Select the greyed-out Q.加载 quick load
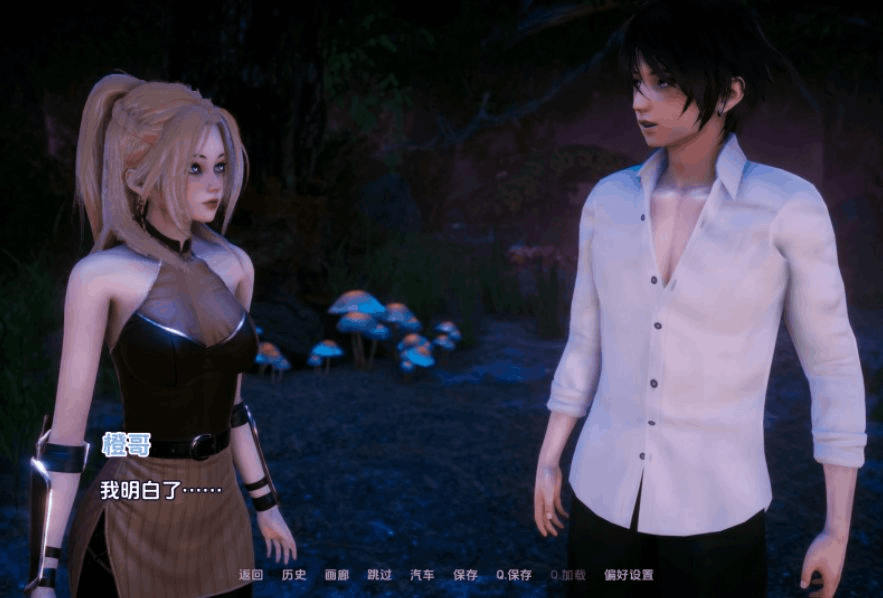 pos(568,575)
